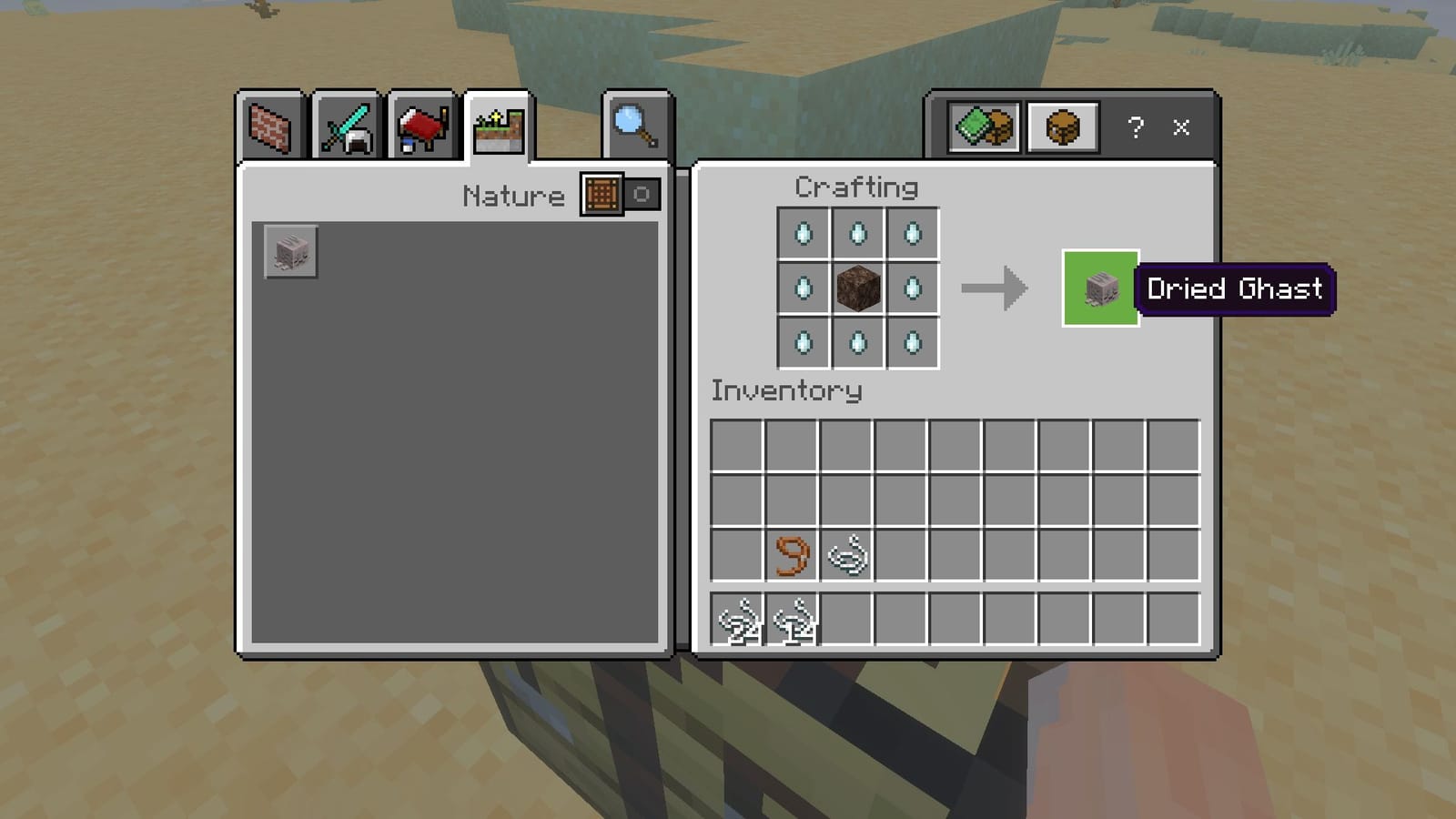Select the top-left ghast tear in the grid

pos(803,234)
